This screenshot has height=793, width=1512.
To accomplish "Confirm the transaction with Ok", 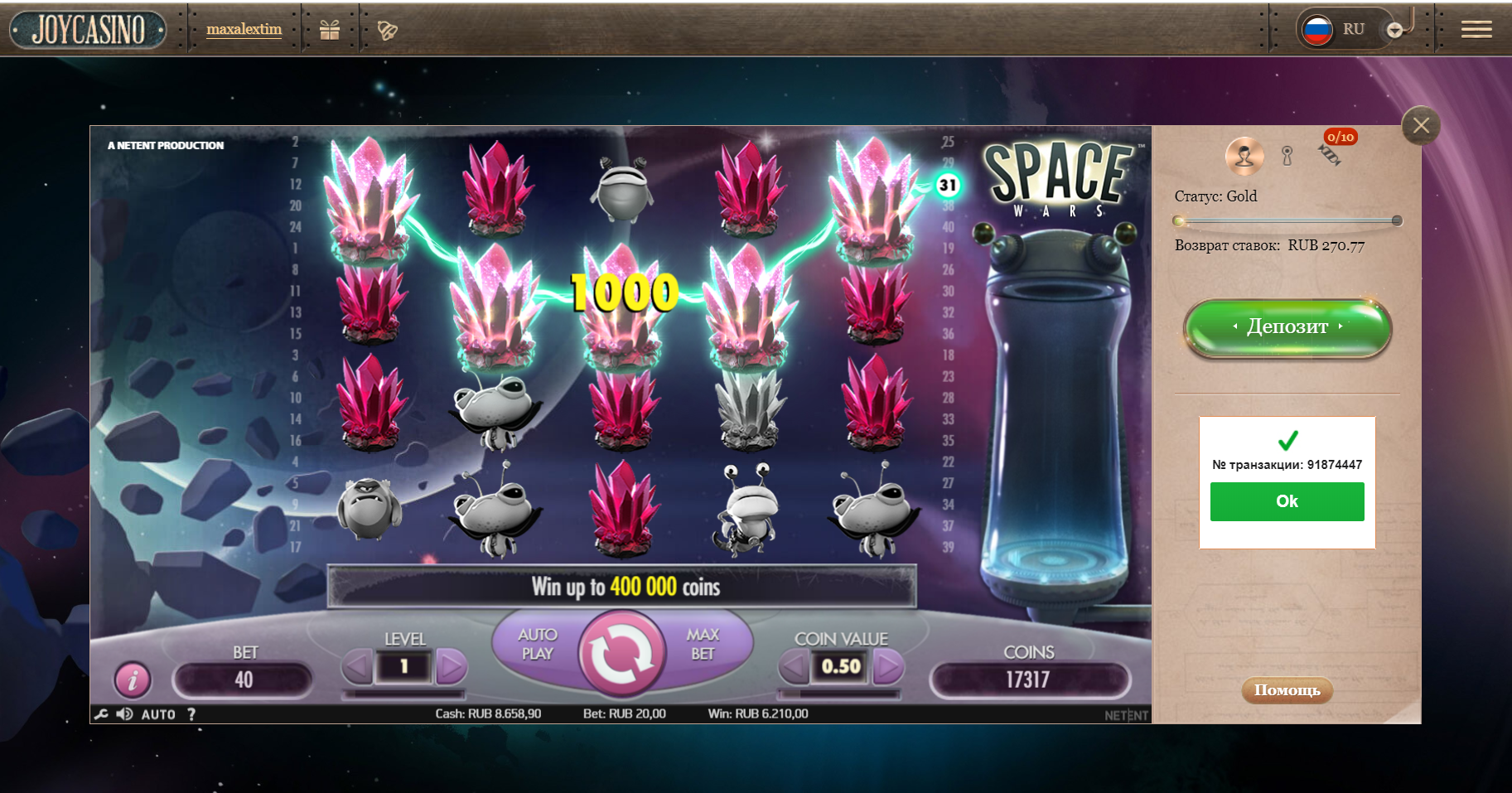I will tap(1287, 501).
